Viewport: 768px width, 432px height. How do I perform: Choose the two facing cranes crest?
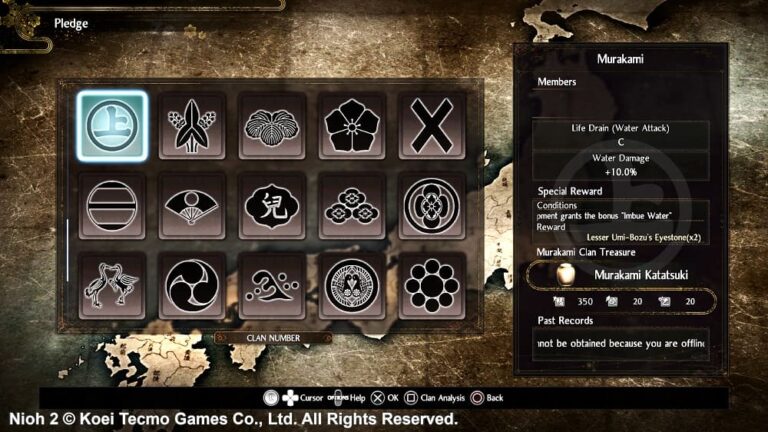(x=112, y=285)
